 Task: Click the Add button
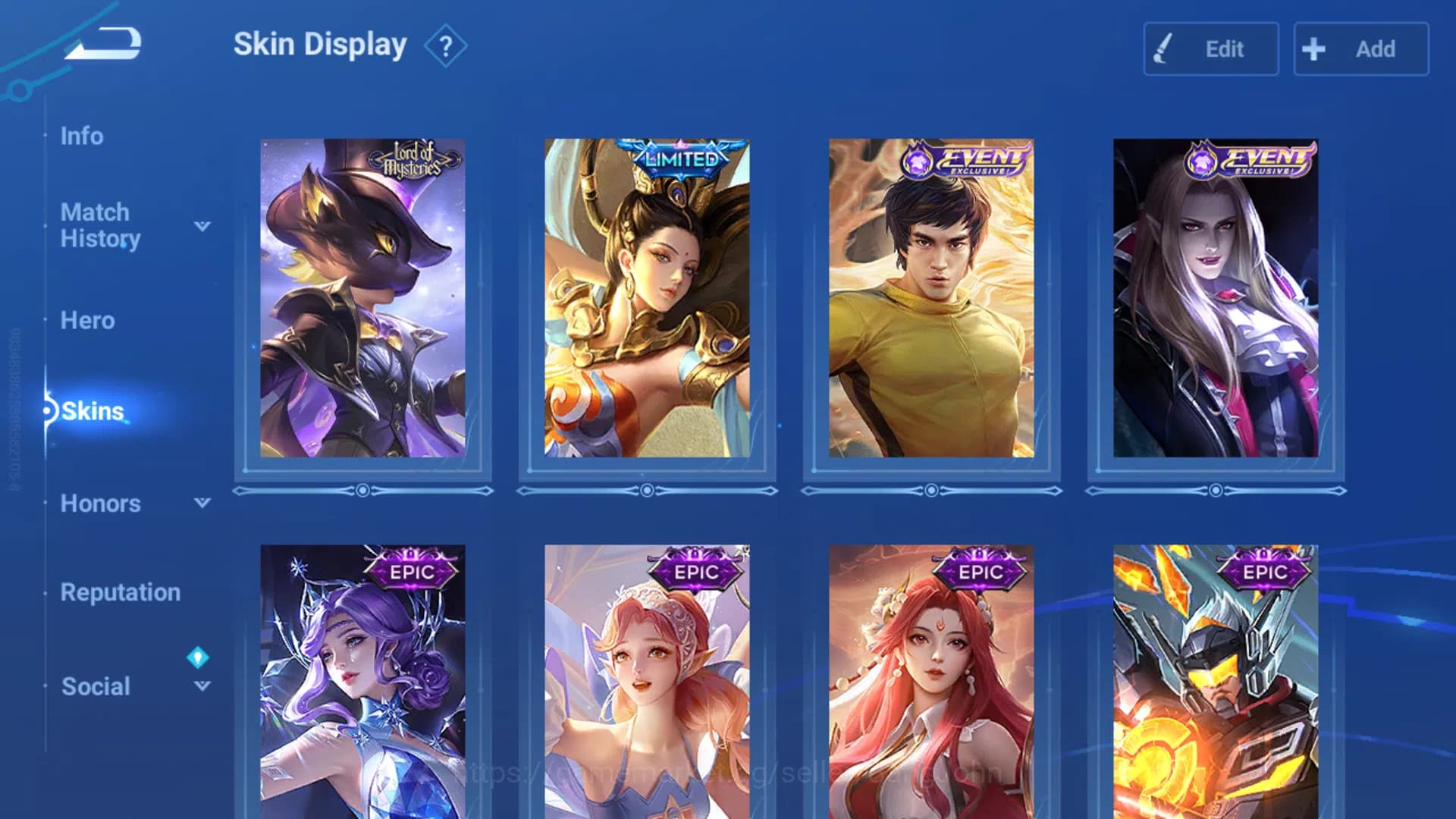[x=1361, y=49]
